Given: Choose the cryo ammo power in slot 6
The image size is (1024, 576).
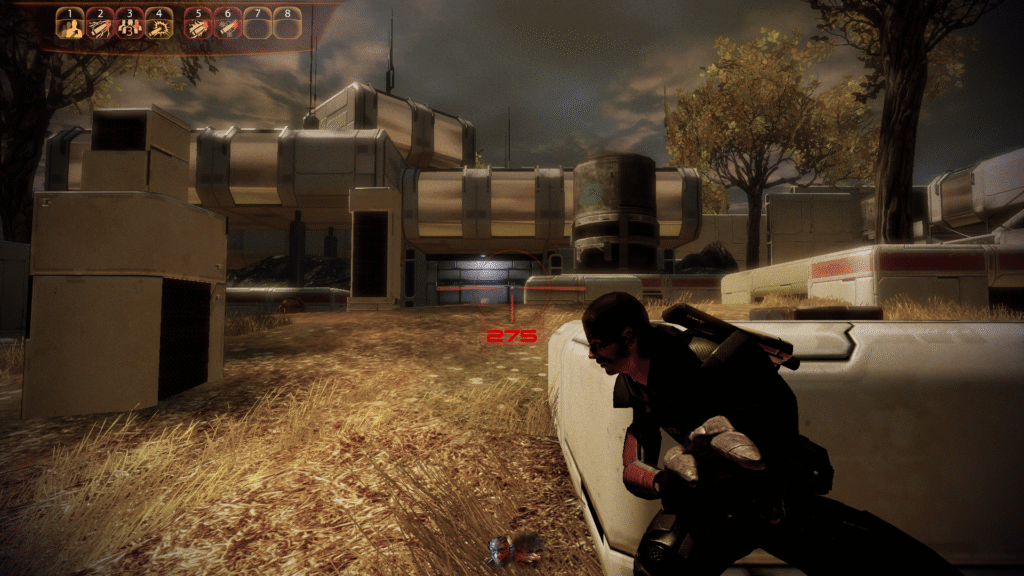Looking at the screenshot, I should tap(228, 25).
